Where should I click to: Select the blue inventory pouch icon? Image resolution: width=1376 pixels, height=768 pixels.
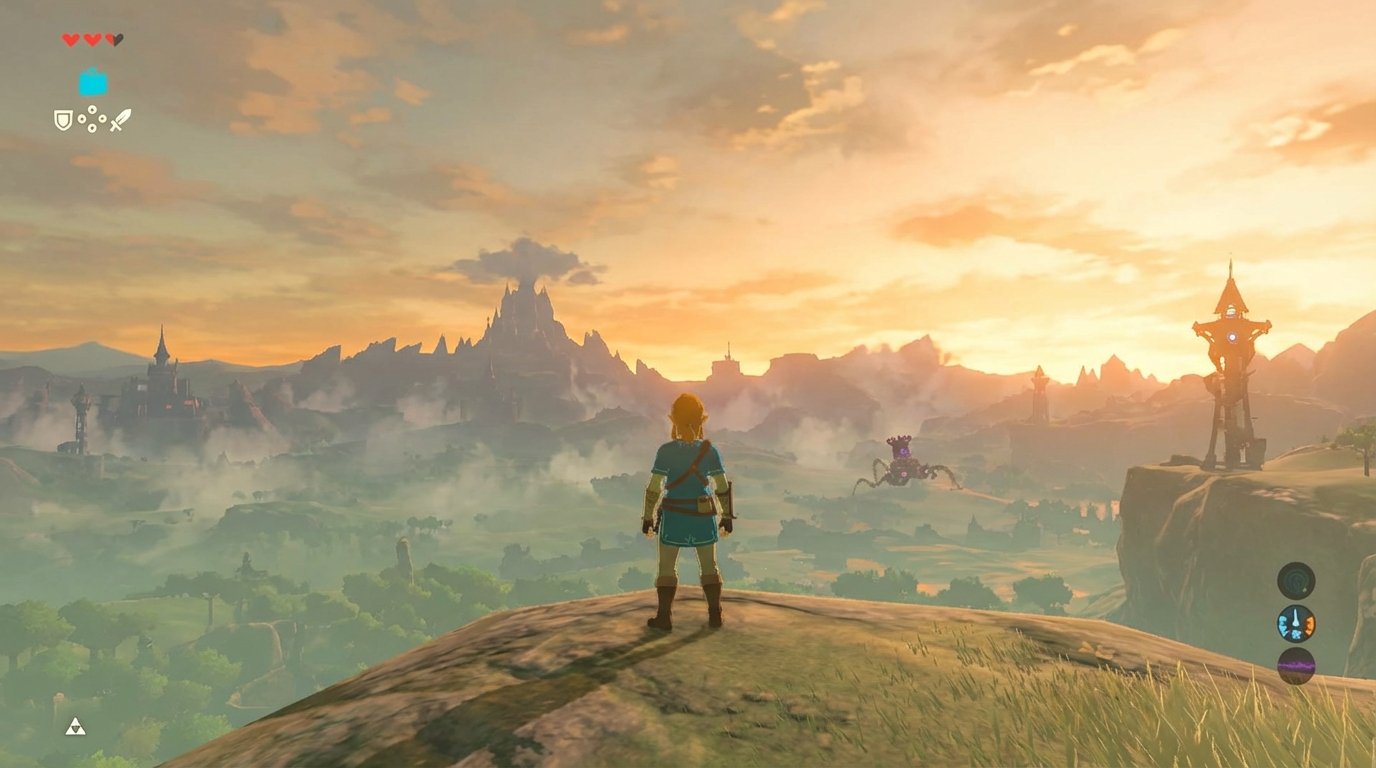[x=92, y=82]
